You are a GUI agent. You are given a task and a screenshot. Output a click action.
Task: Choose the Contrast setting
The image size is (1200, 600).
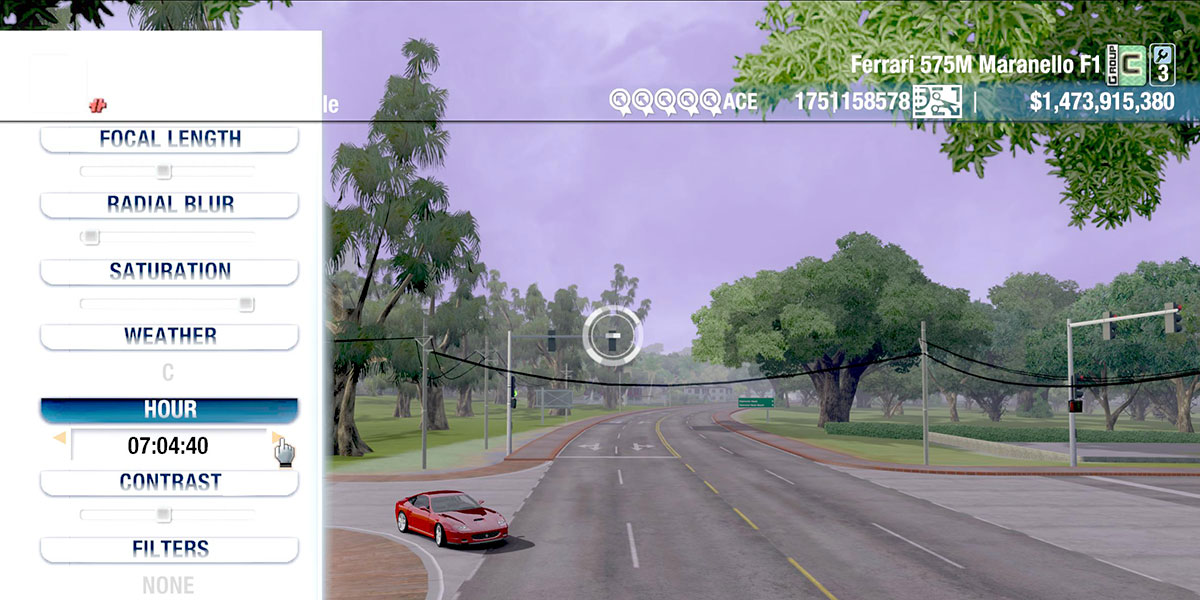point(169,482)
